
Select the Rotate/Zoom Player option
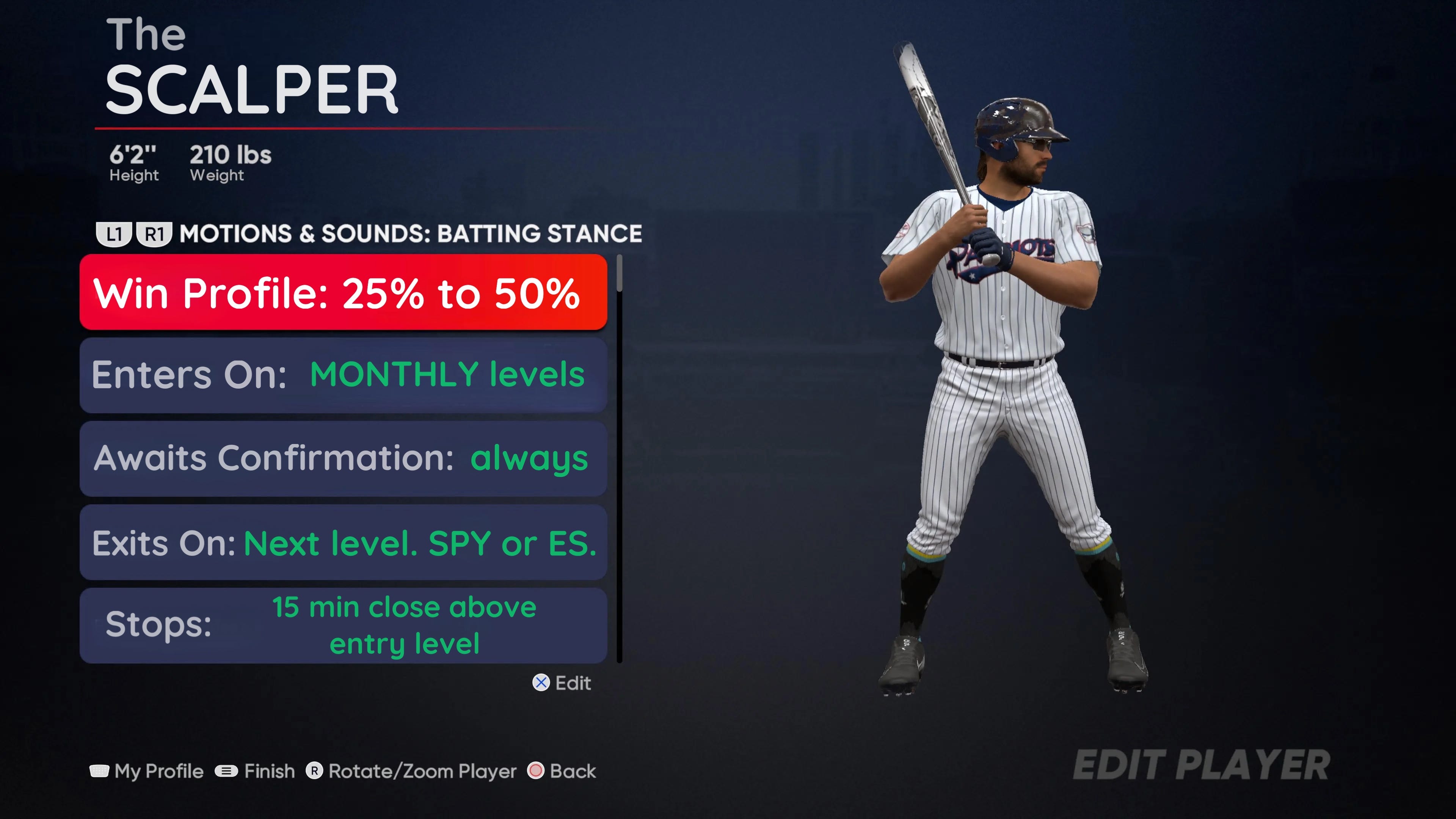[411, 771]
